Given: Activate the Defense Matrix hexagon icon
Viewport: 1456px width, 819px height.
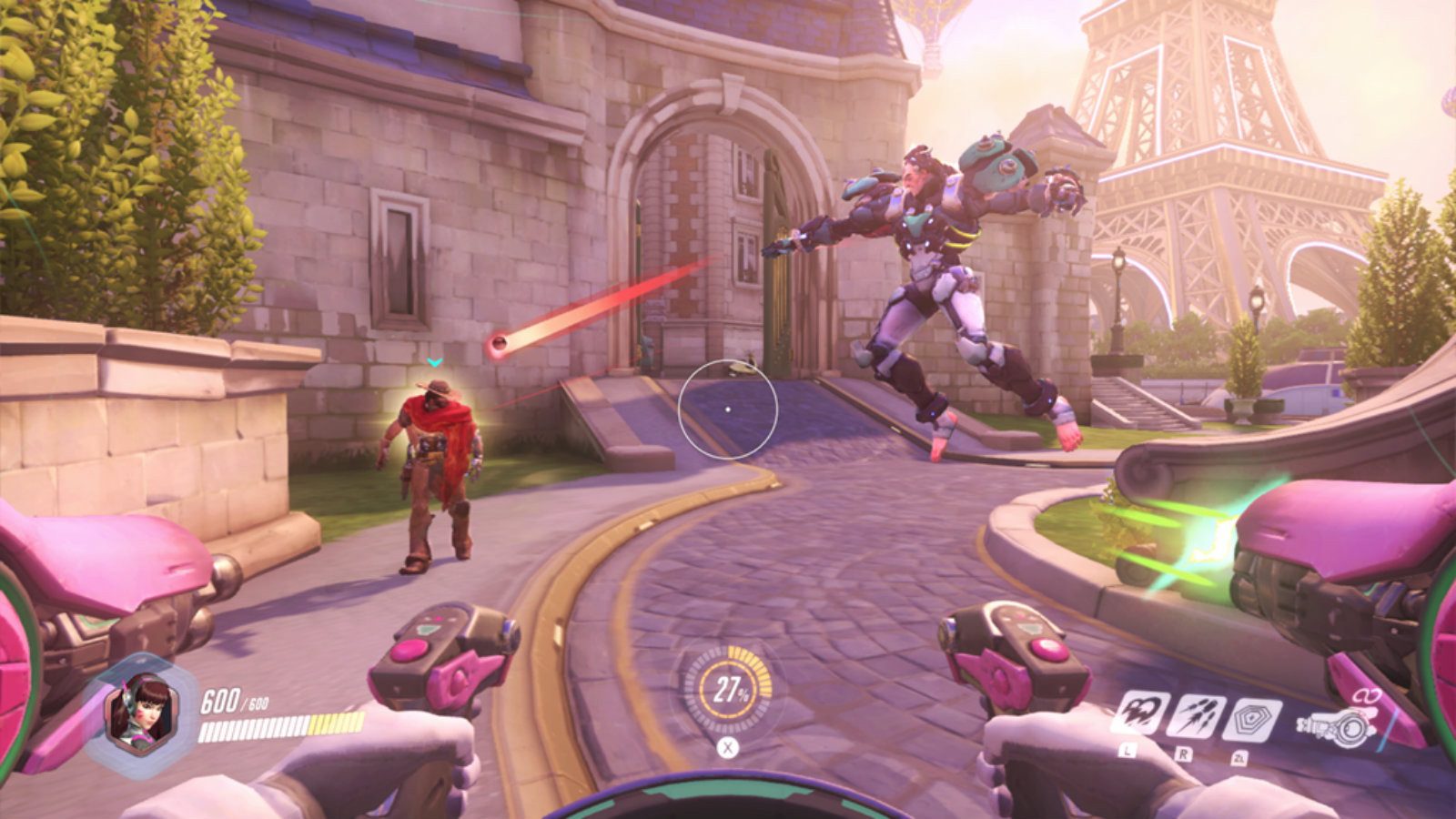Looking at the screenshot, I should (1250, 720).
